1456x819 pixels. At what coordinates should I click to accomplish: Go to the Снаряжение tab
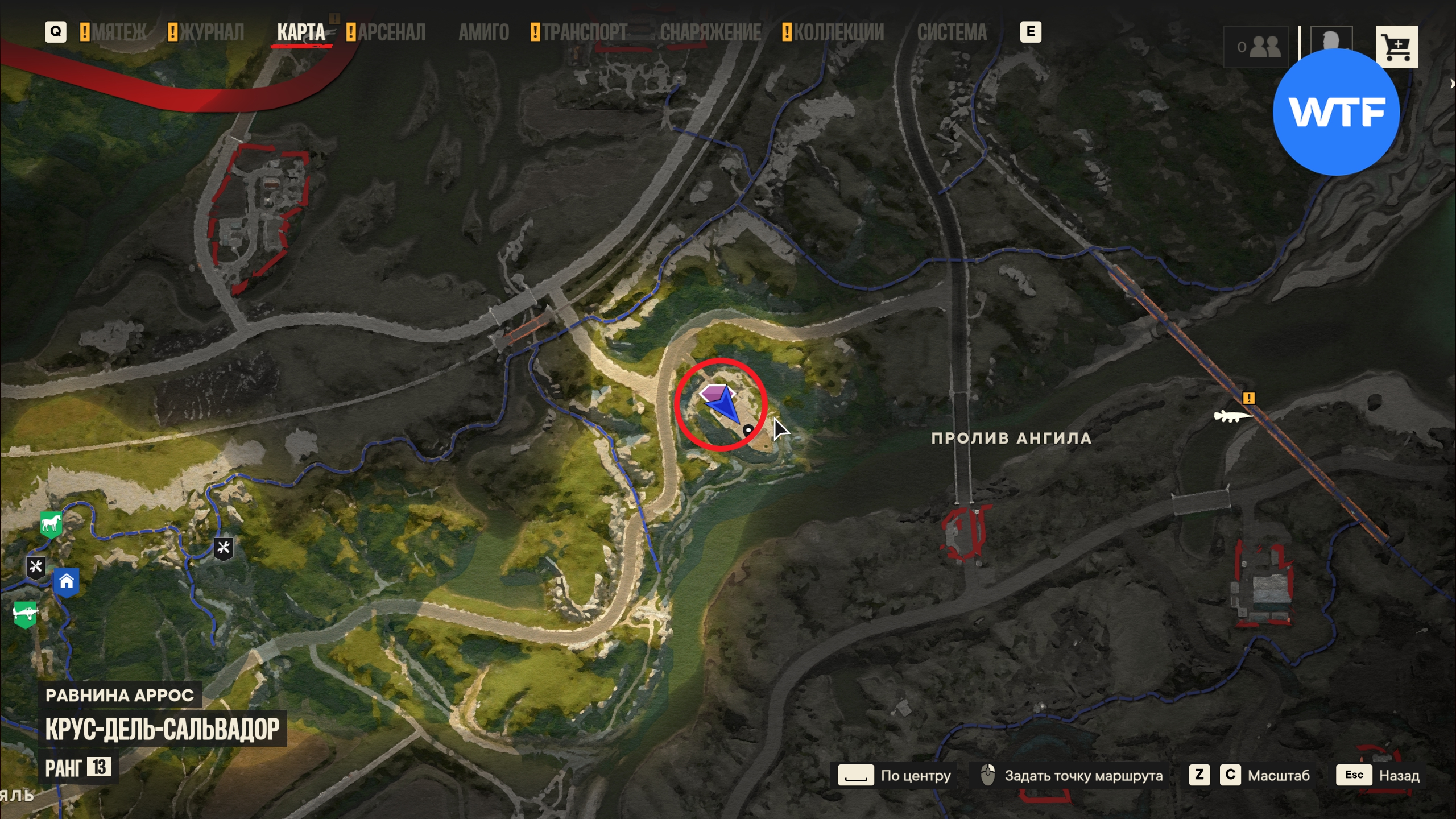710,32
